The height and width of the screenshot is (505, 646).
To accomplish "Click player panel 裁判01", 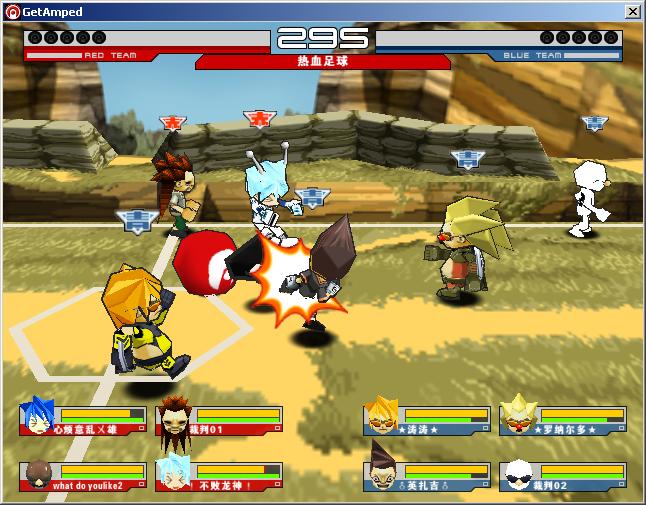I will click(x=219, y=420).
